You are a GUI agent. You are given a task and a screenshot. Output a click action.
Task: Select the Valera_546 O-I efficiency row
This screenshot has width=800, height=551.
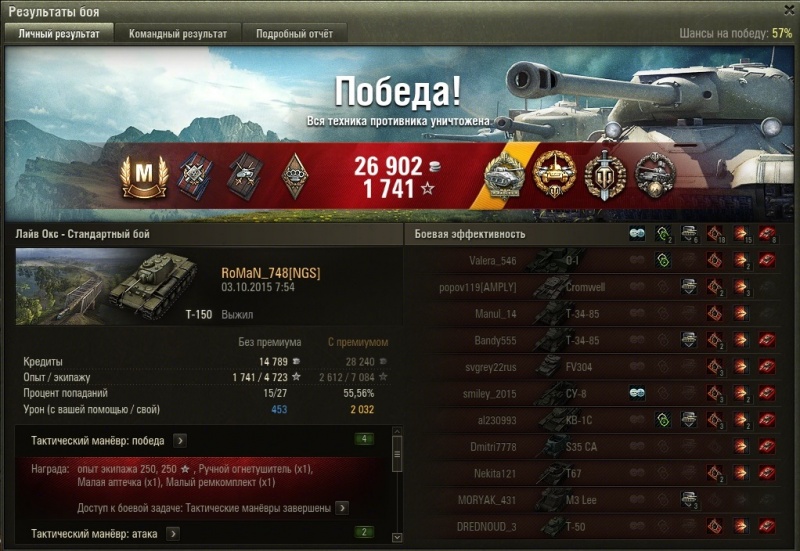pos(600,261)
